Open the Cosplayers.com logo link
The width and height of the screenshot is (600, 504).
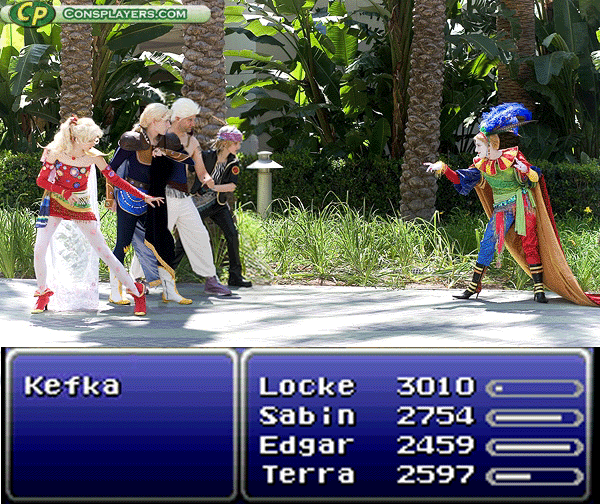(105, 13)
